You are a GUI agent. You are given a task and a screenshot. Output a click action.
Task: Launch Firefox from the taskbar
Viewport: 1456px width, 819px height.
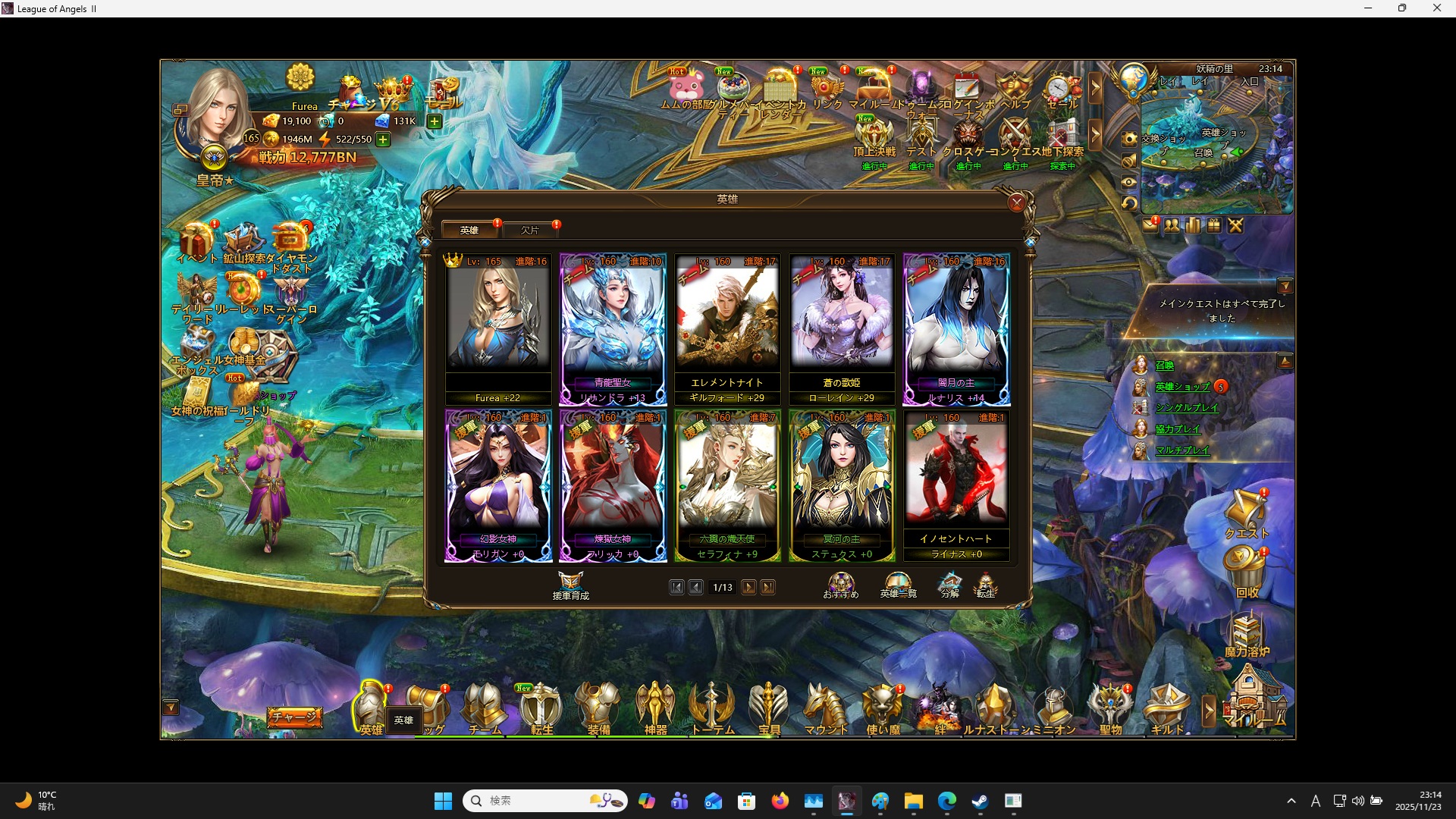click(780, 800)
